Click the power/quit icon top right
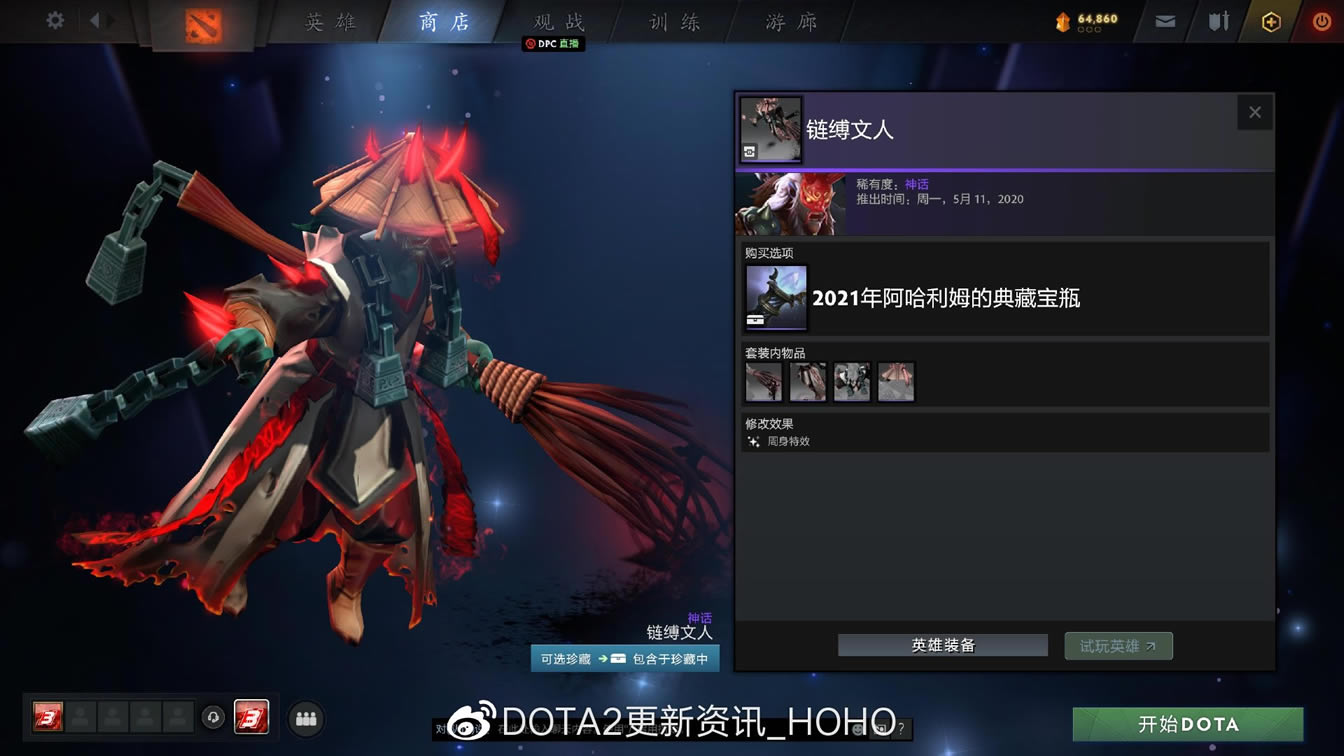The image size is (1344, 756). click(1321, 19)
